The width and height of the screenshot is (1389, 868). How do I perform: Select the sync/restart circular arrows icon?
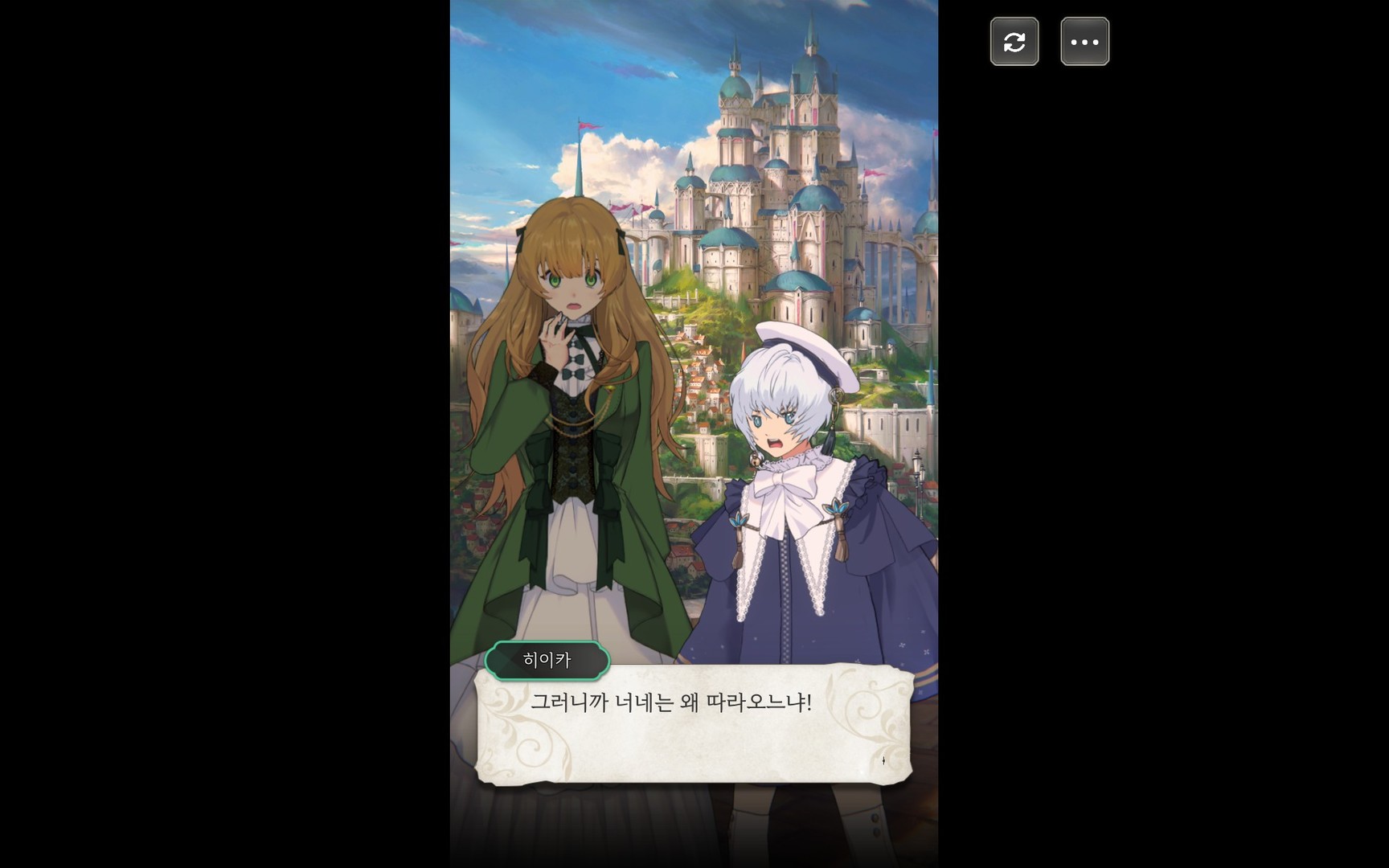point(1014,41)
